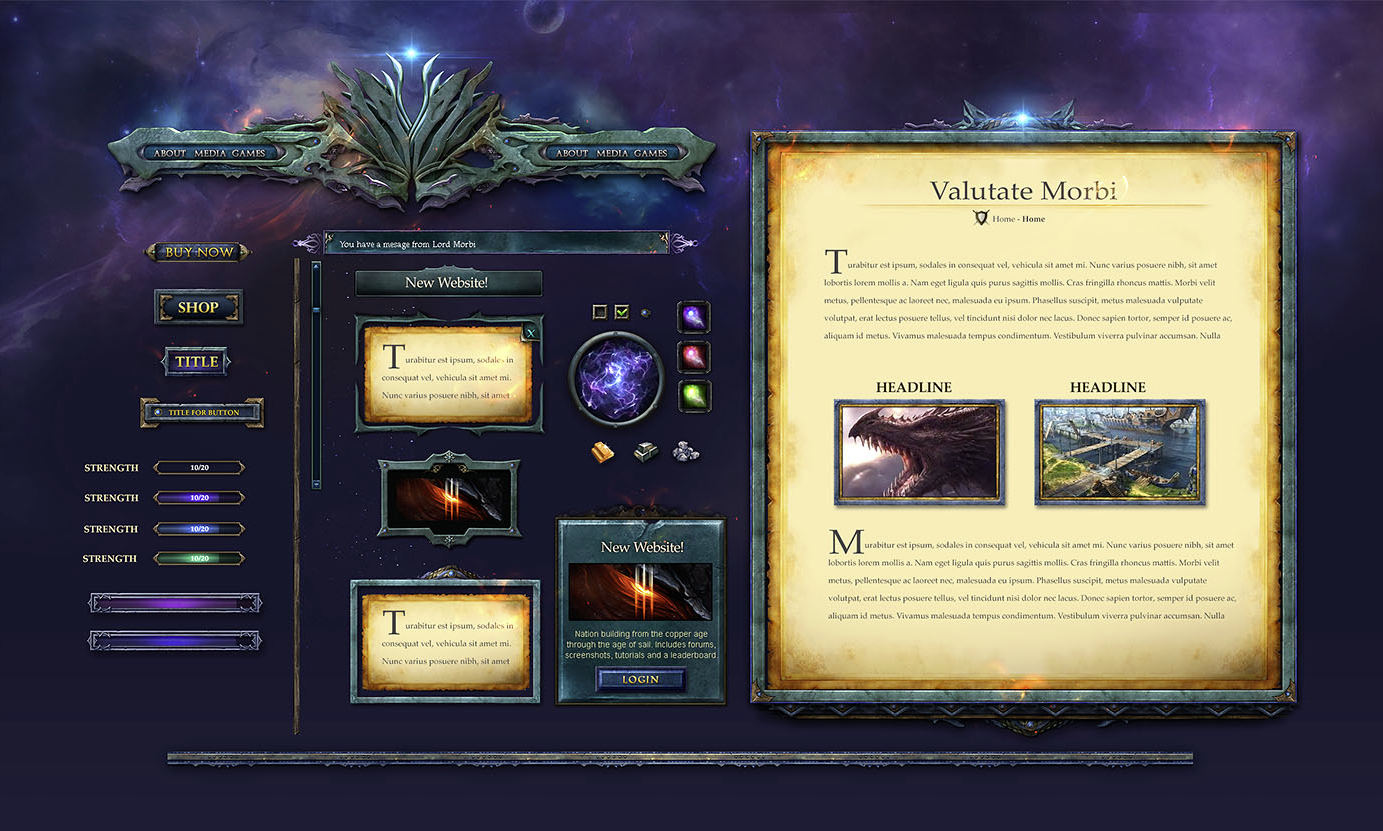Click the LOGIN button
Screen dimensions: 1383x831
641,679
